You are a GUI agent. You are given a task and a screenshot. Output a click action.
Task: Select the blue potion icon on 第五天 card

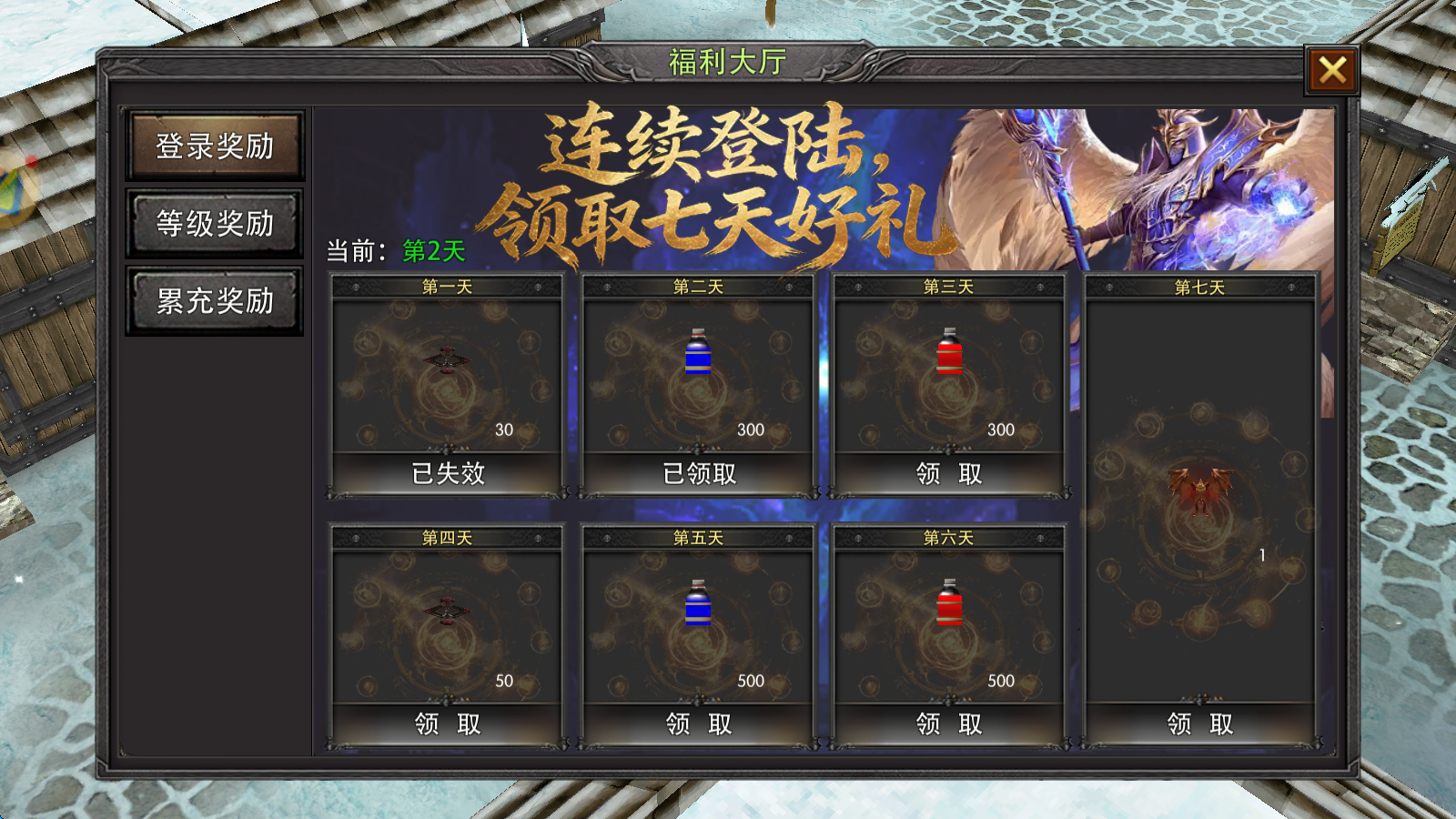click(698, 605)
